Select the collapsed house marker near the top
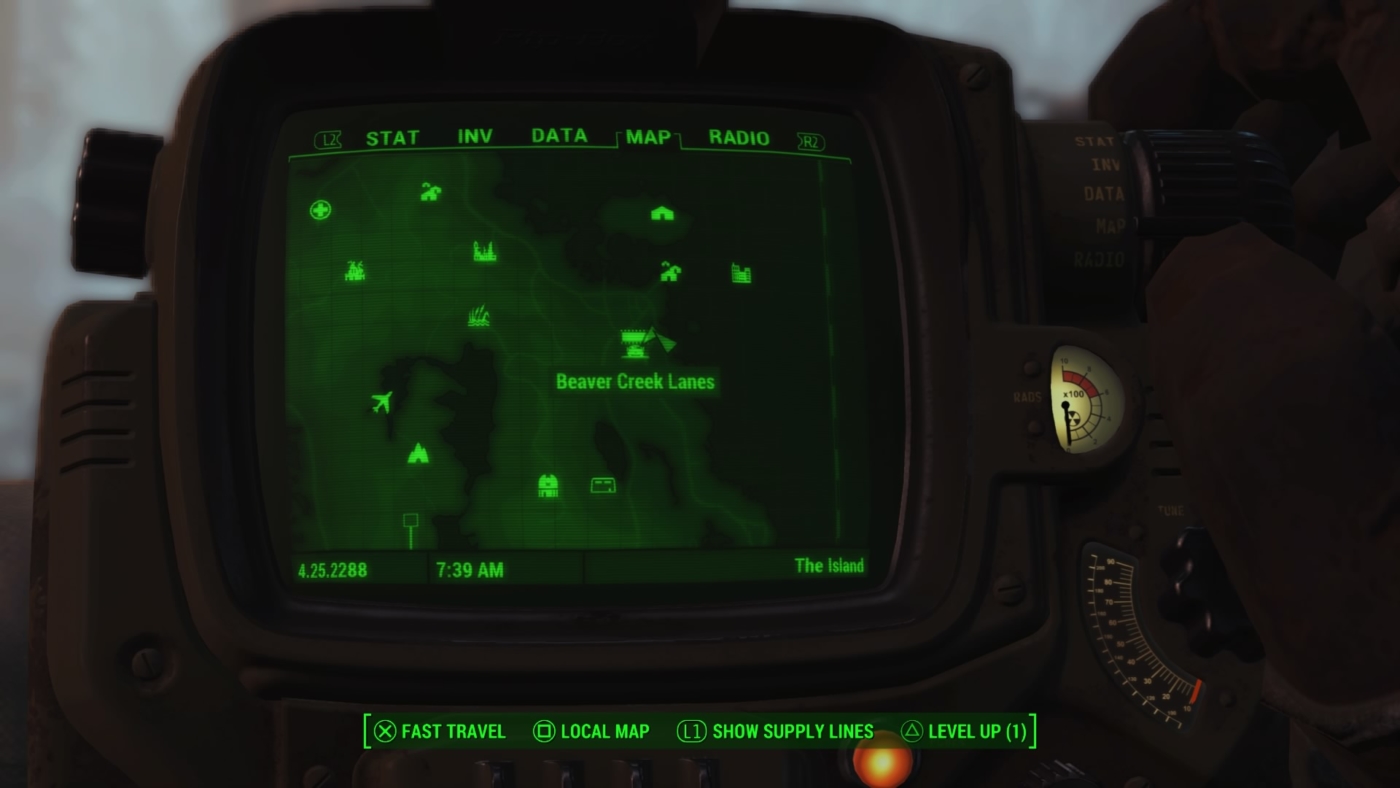 tap(429, 193)
